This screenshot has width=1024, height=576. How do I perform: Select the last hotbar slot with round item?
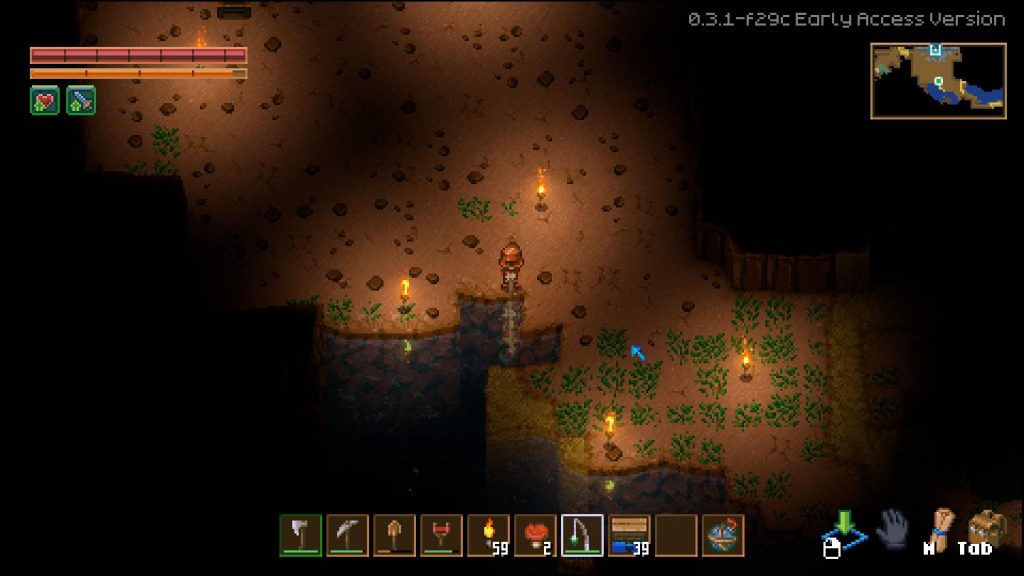tap(723, 535)
